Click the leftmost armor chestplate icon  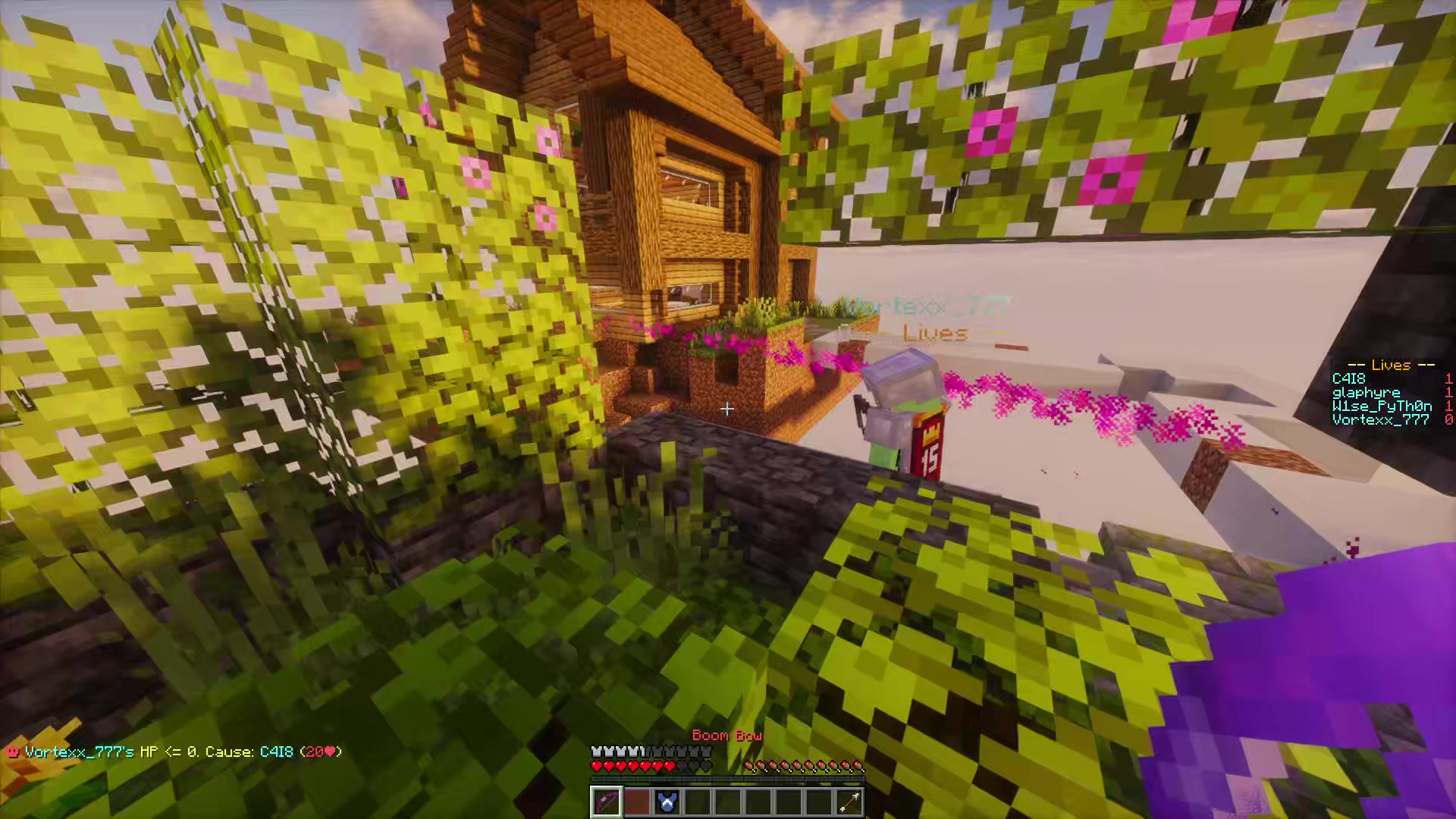596,750
